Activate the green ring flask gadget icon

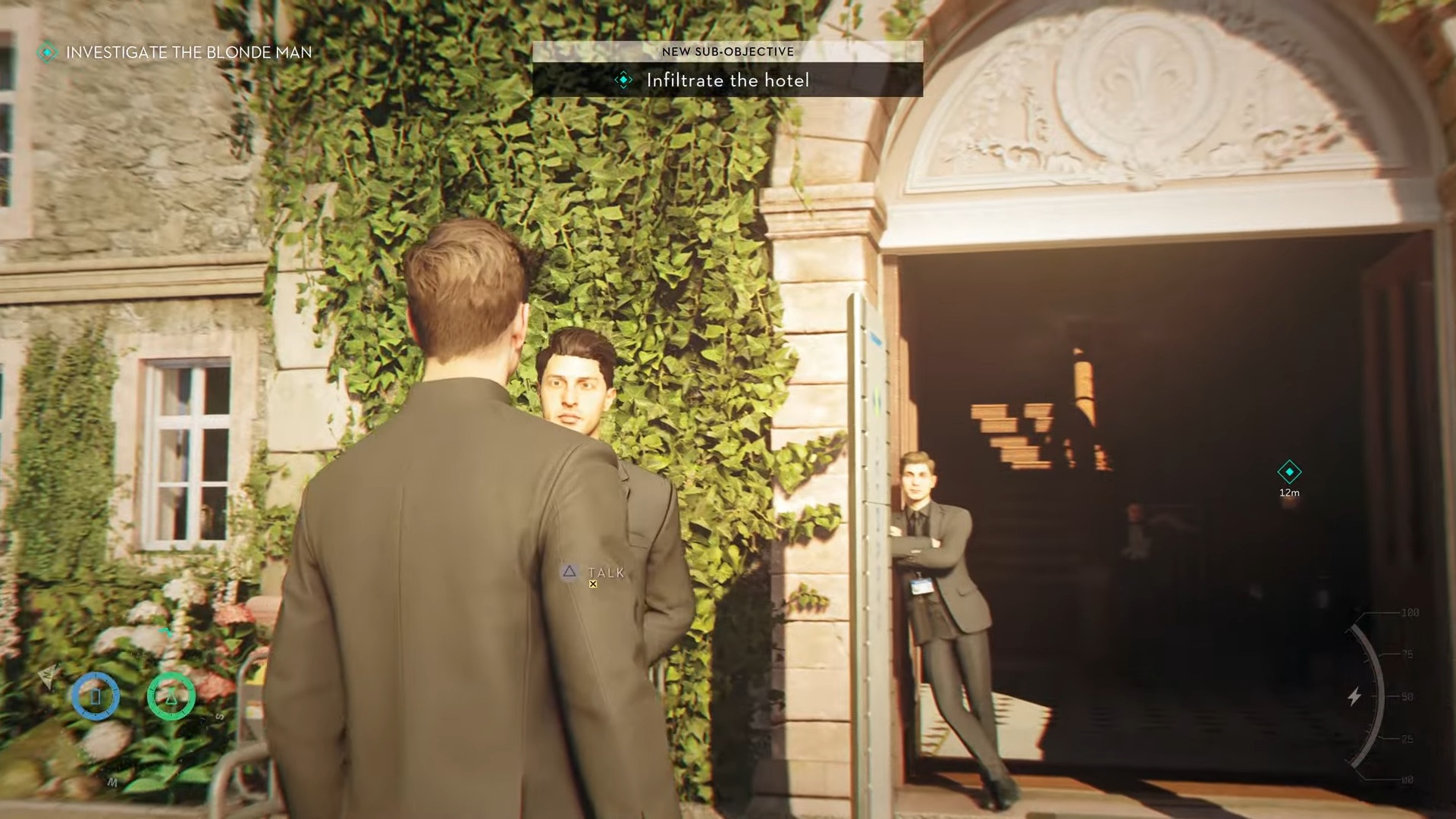pos(171,695)
